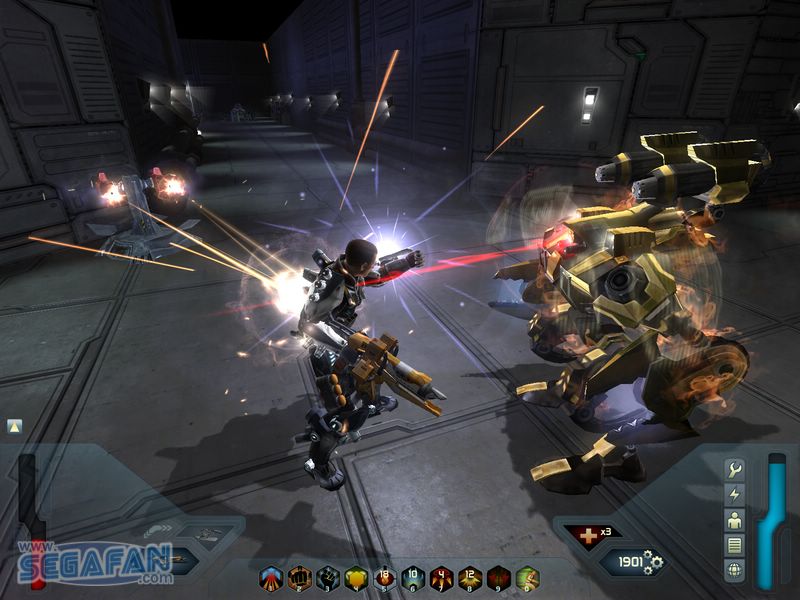The height and width of the screenshot is (600, 800).
Task: Select the green ability in slot 0
Action: [x=527, y=577]
